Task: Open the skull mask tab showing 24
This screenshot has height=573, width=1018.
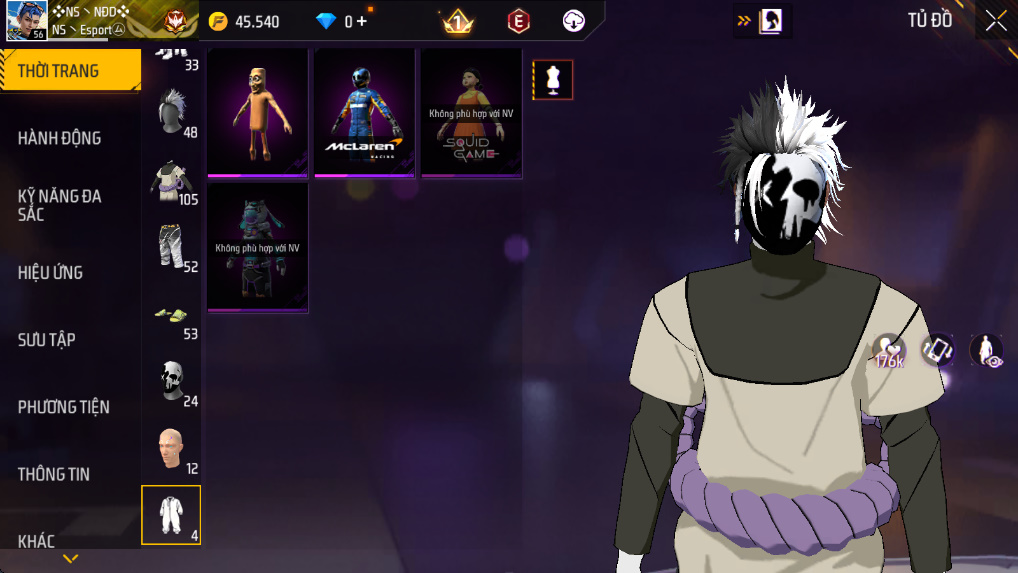Action: [171, 382]
